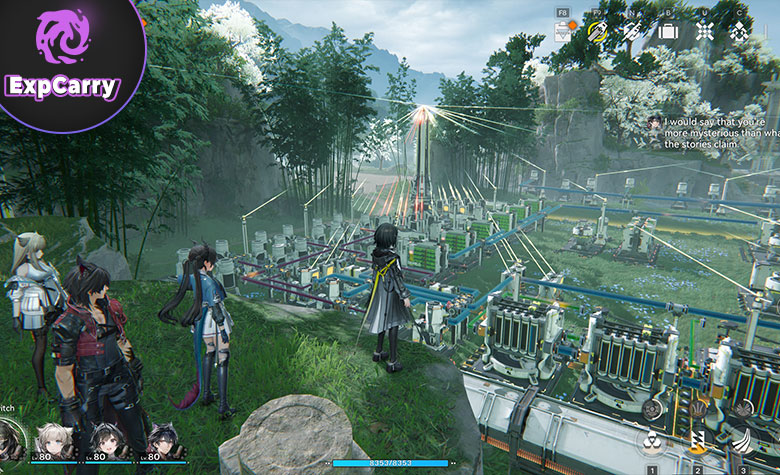The image size is (780, 475).
Task: Open the briefcase backpack icon
Action: [x=668, y=31]
